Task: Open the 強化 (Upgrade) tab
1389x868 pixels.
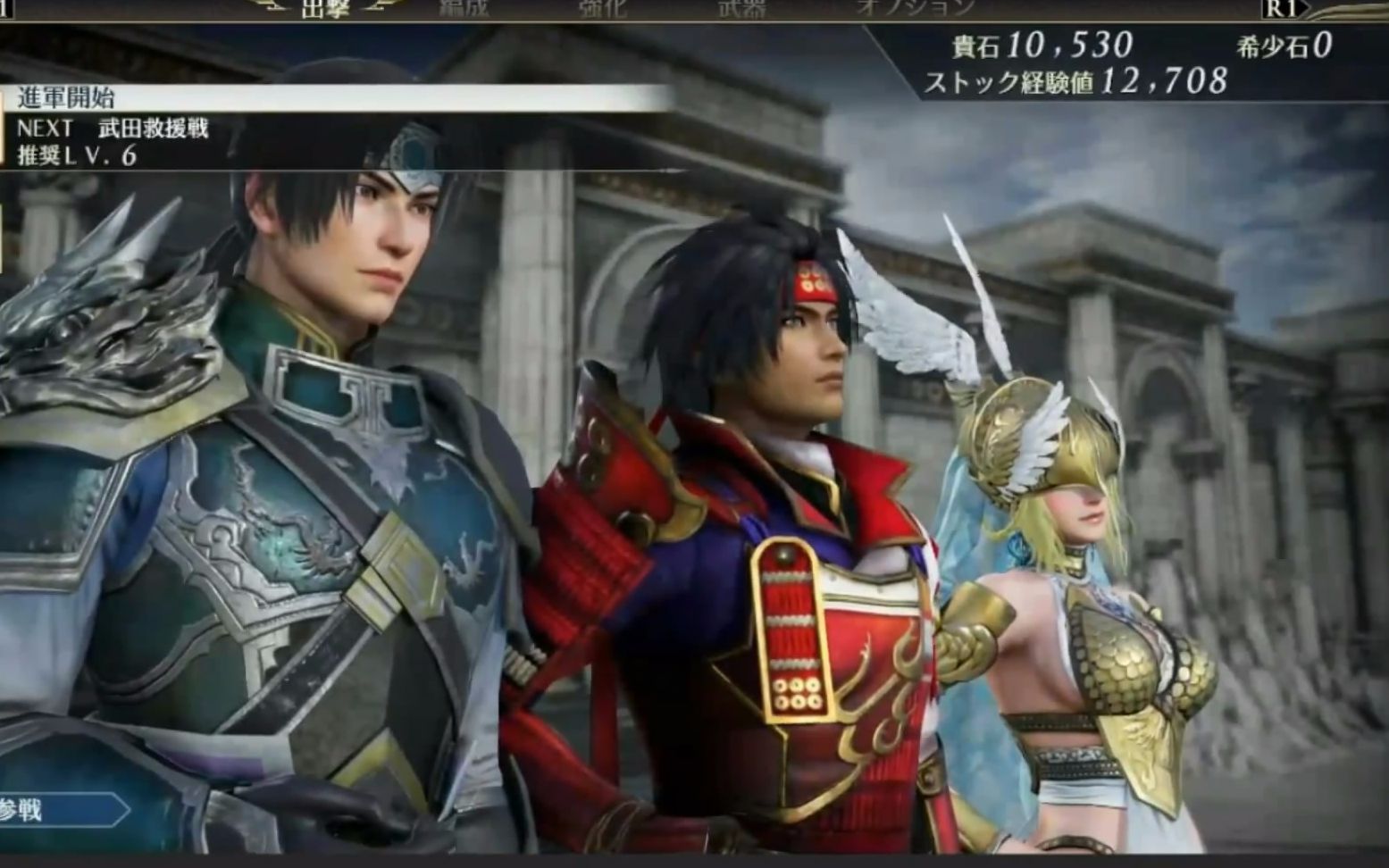Action: pos(603,8)
